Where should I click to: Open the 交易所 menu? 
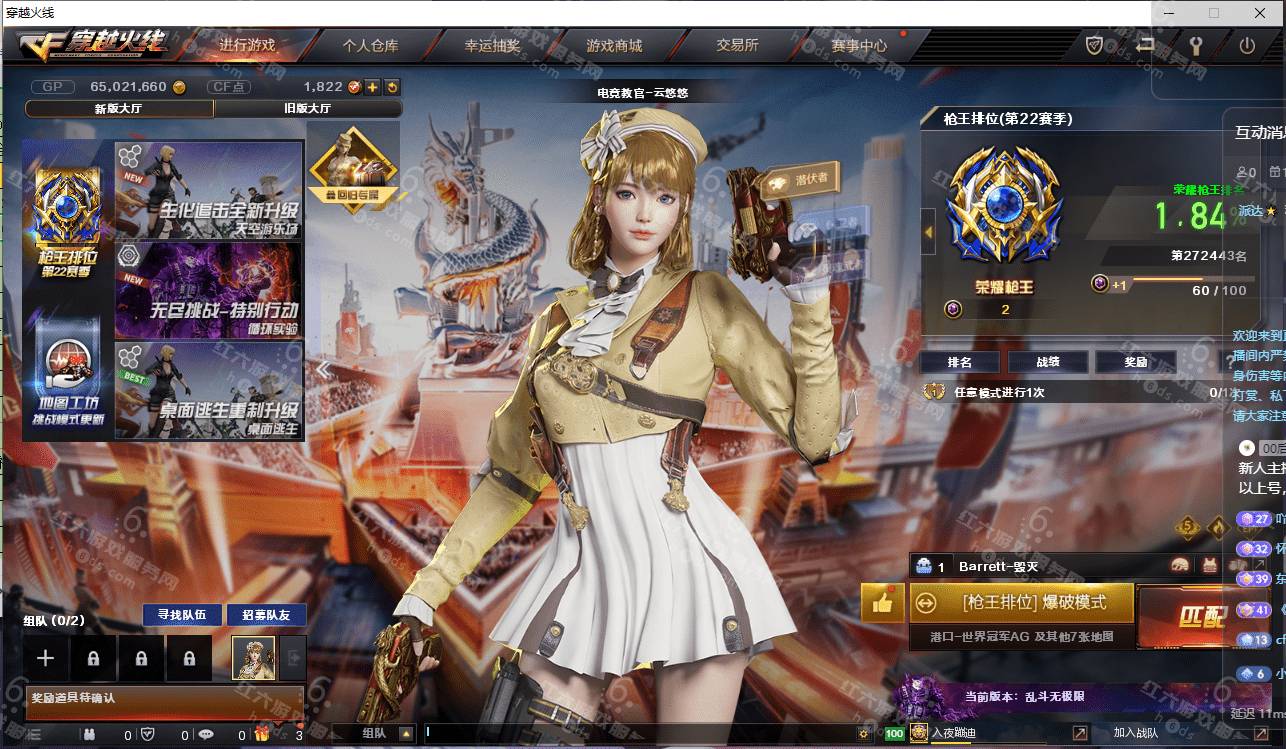pyautogui.click(x=737, y=45)
